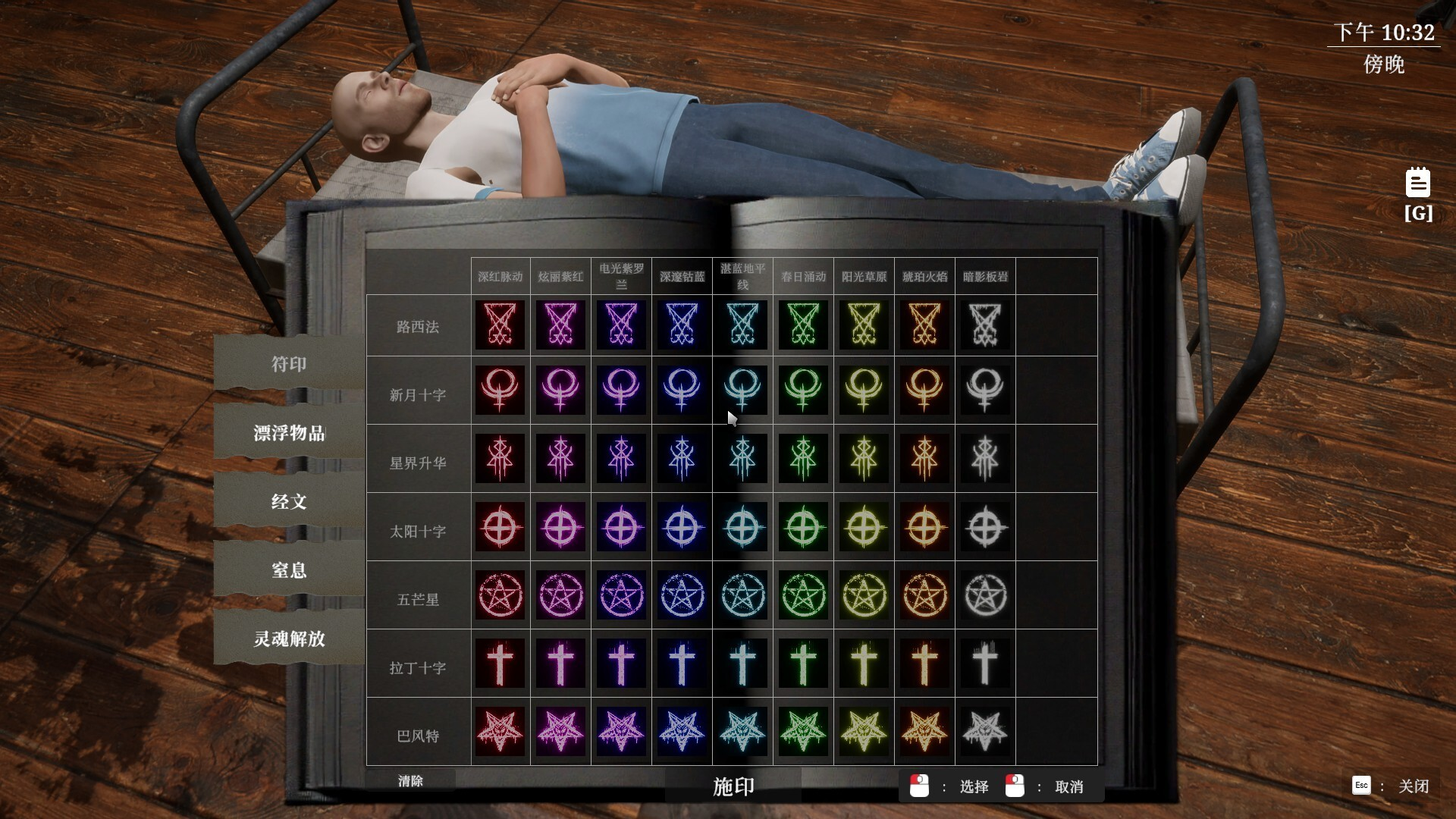The image size is (1456, 819).
Task: Open the 漂浮物品 (Floating Items) tab
Action: click(287, 434)
